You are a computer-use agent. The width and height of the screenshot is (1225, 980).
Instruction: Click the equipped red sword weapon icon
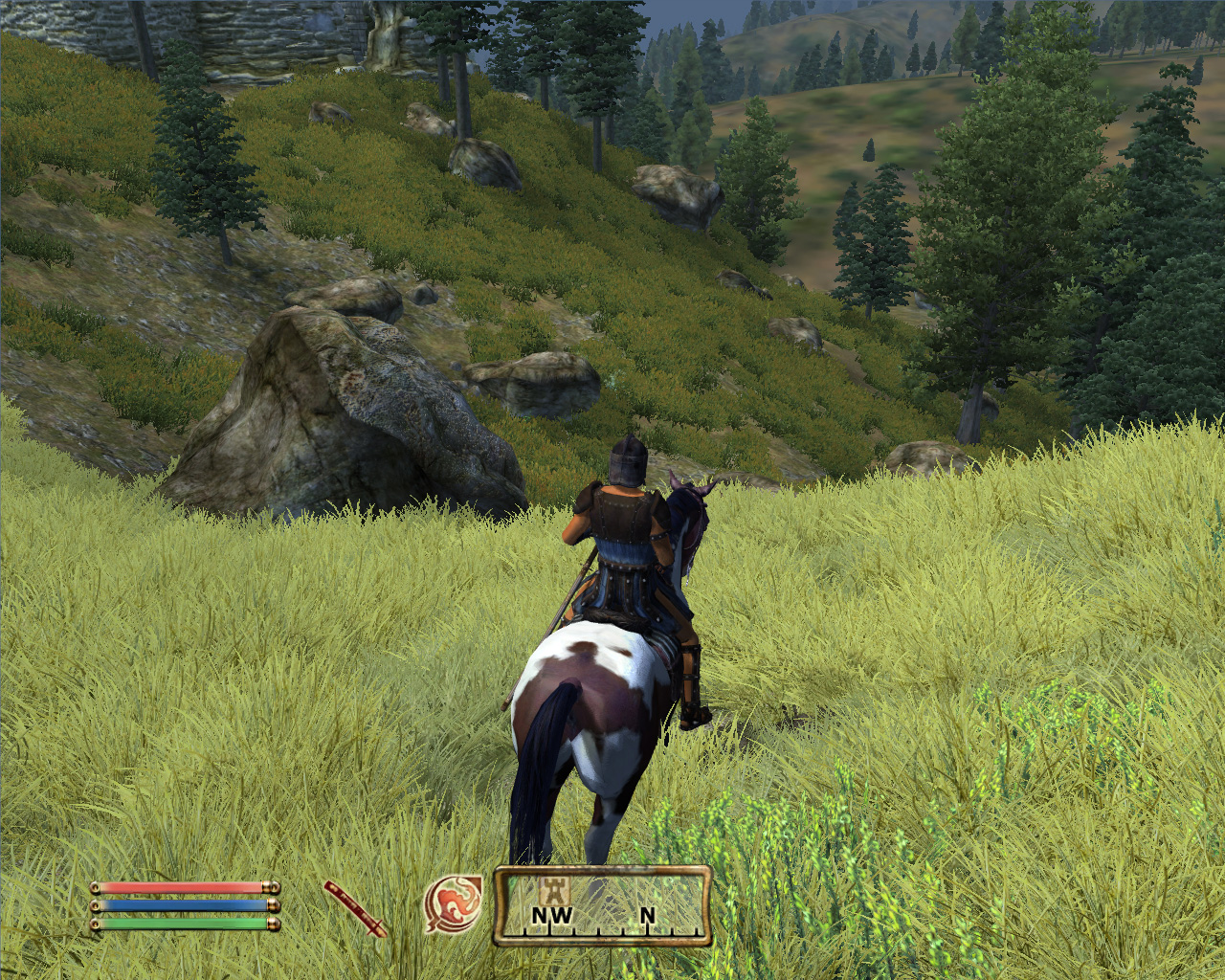[x=354, y=908]
